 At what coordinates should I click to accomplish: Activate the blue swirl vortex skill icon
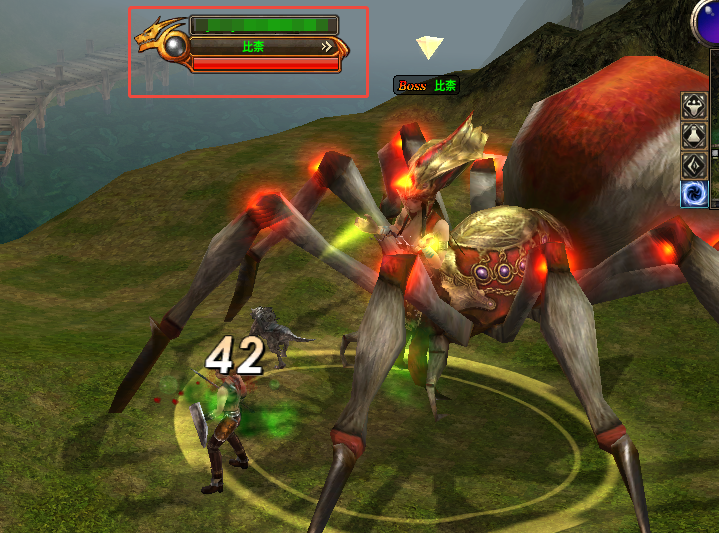click(695, 194)
